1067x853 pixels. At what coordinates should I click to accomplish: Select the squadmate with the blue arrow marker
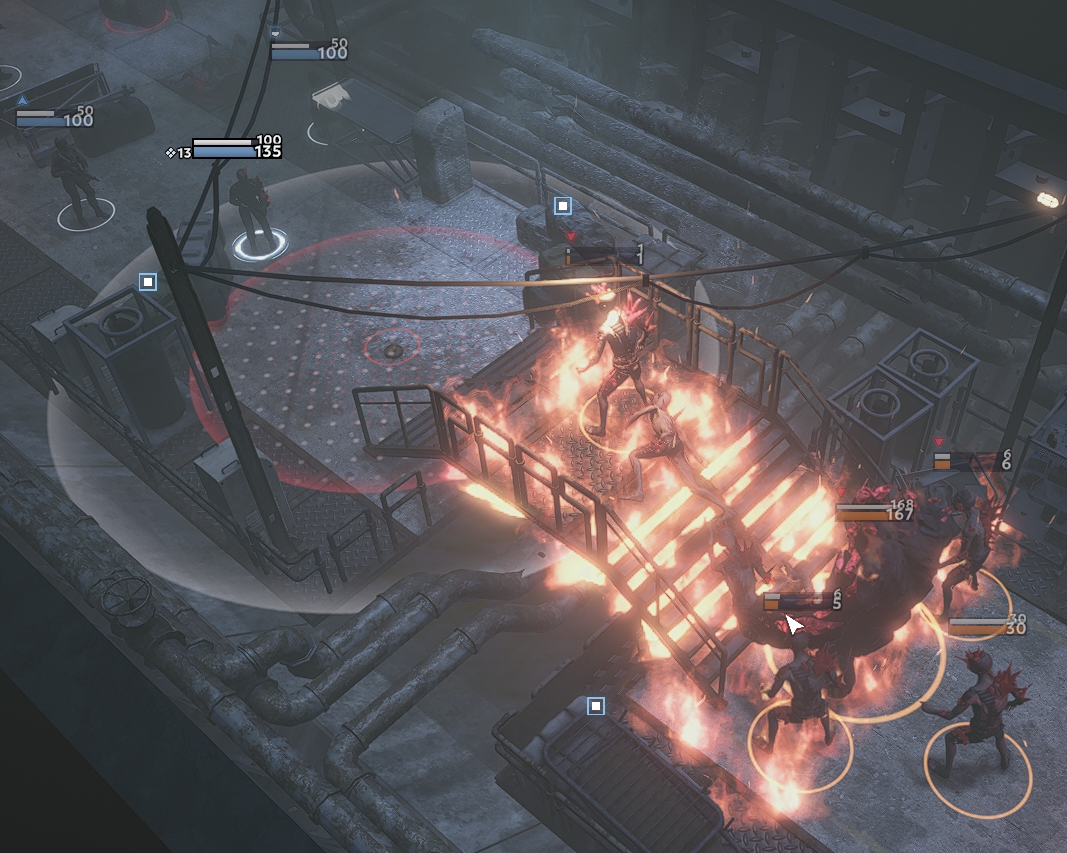tap(73, 178)
